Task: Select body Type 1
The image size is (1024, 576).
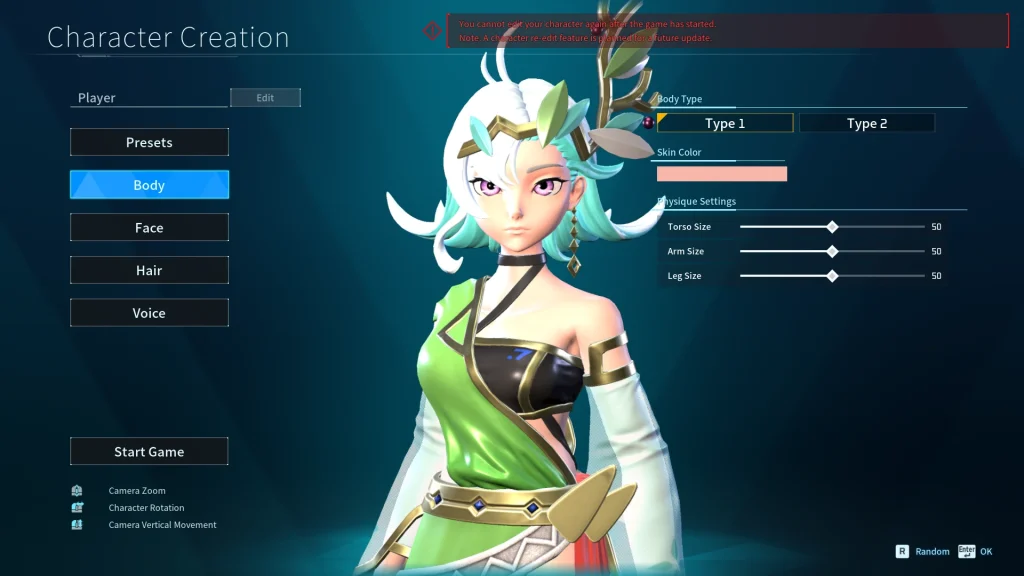Action: 725,123
